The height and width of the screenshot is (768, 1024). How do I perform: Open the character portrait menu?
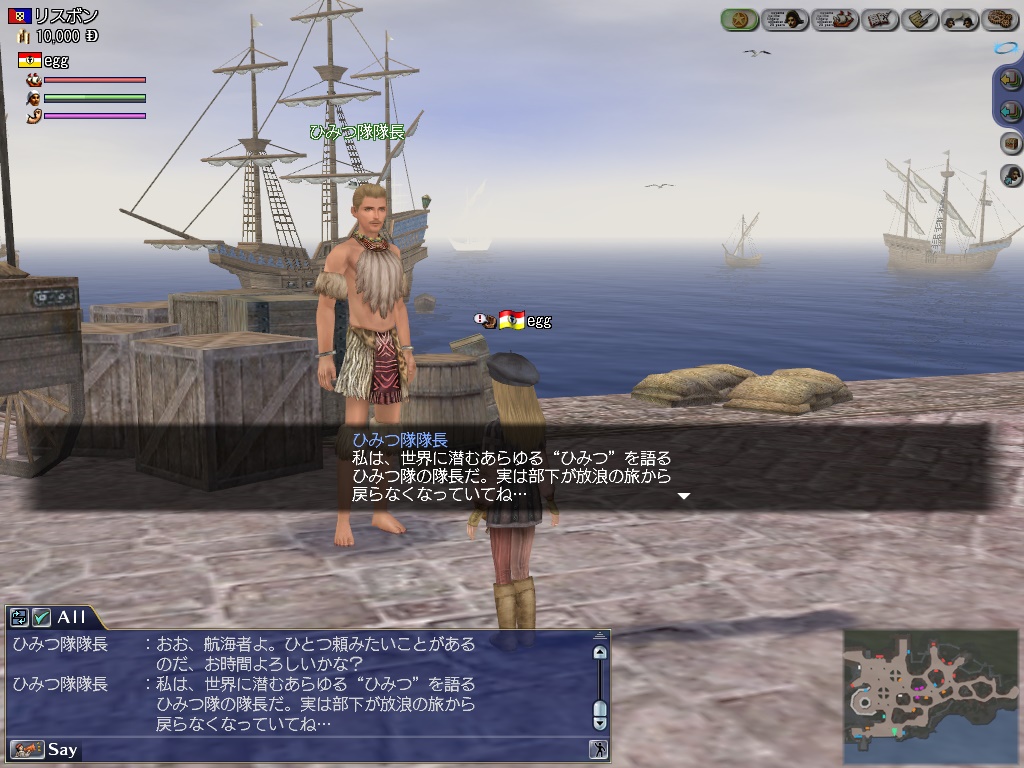coord(786,19)
